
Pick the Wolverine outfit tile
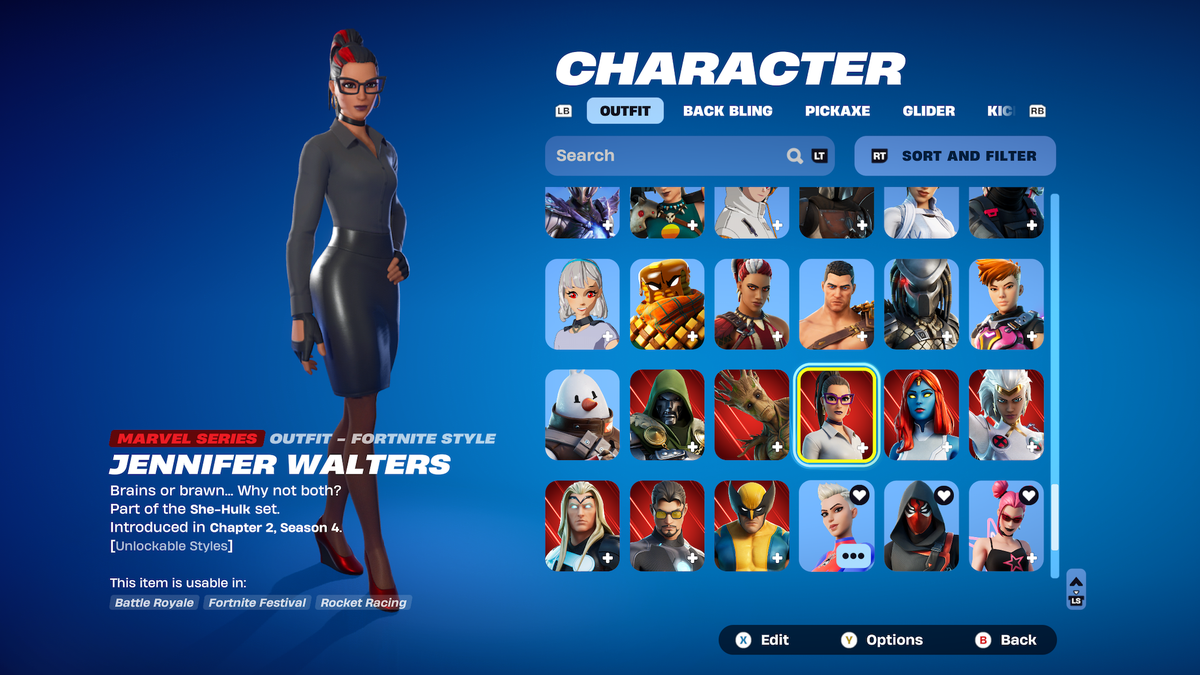point(752,526)
